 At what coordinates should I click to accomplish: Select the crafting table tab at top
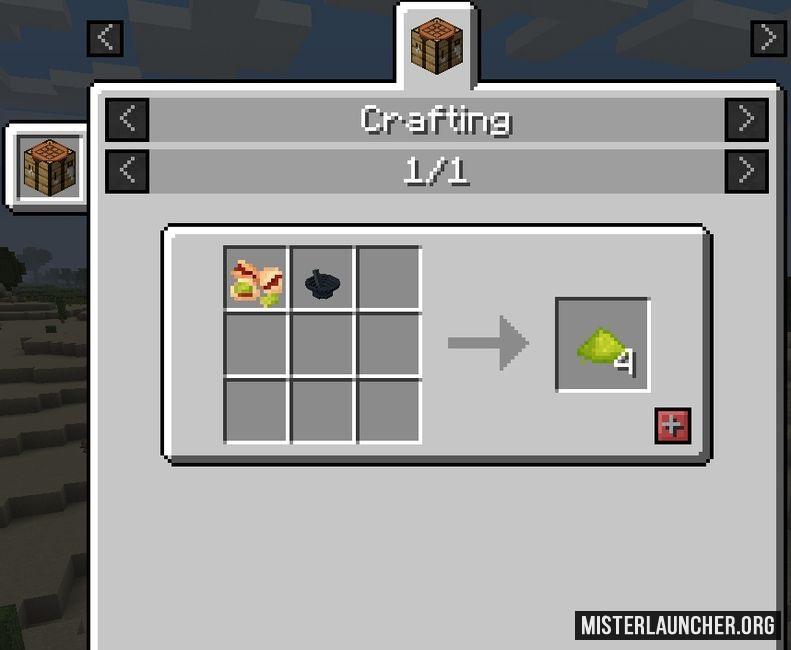[x=437, y=45]
